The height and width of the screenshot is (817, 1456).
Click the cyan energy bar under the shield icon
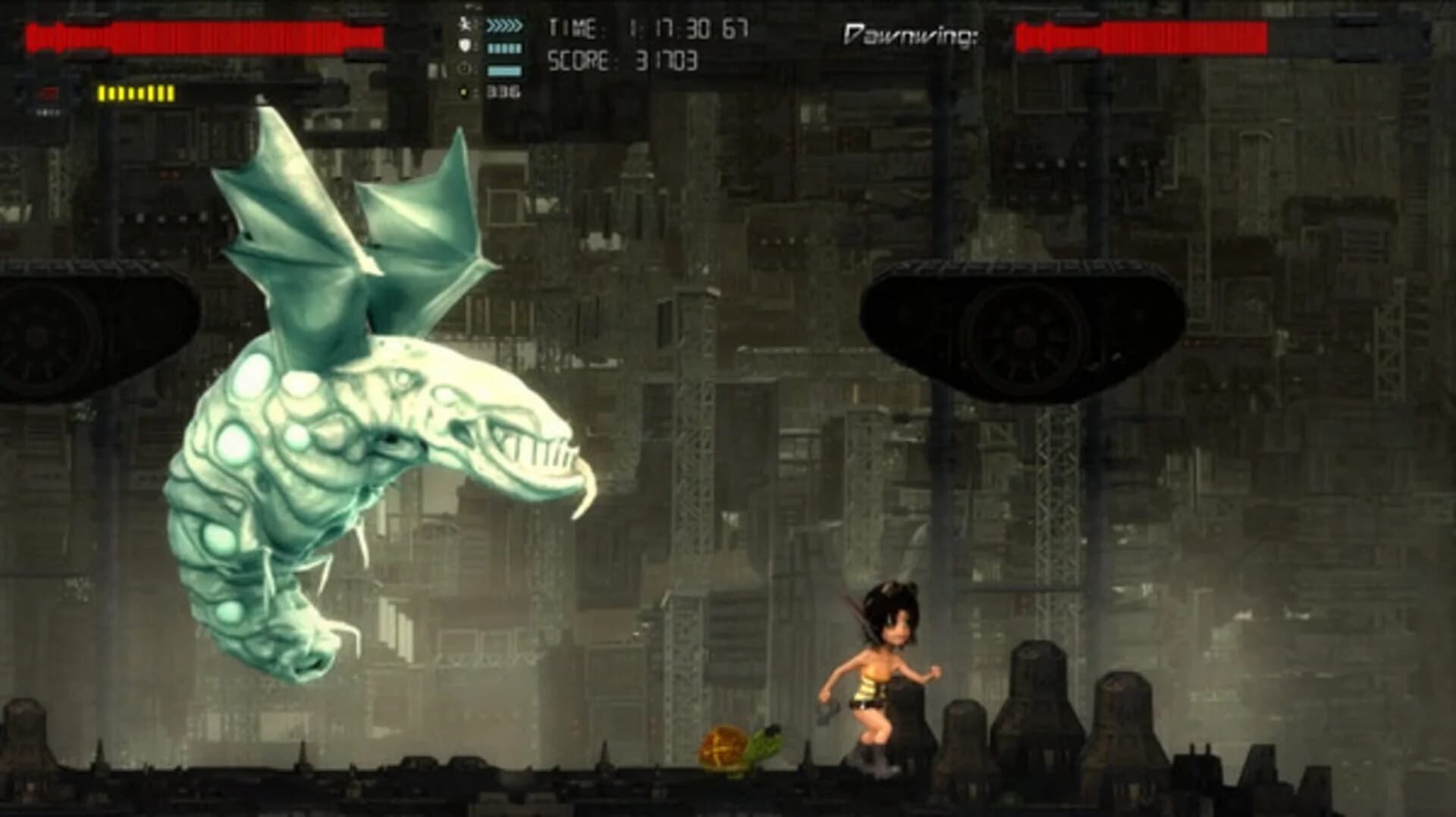coord(505,70)
